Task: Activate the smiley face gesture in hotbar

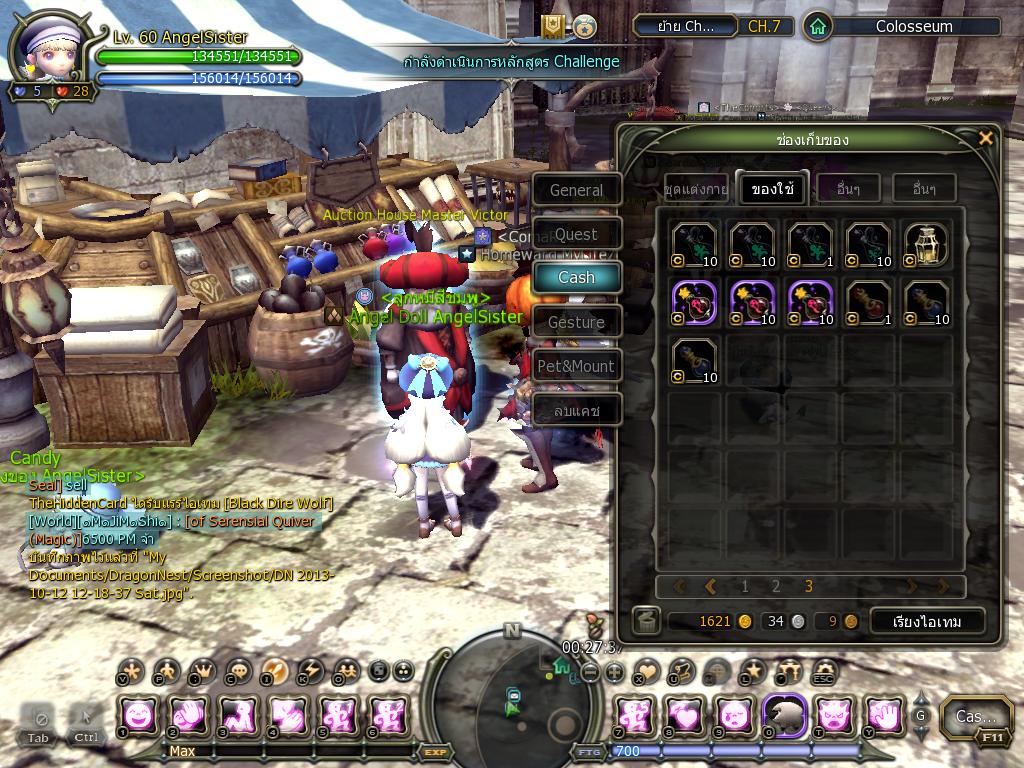Action: (138, 715)
